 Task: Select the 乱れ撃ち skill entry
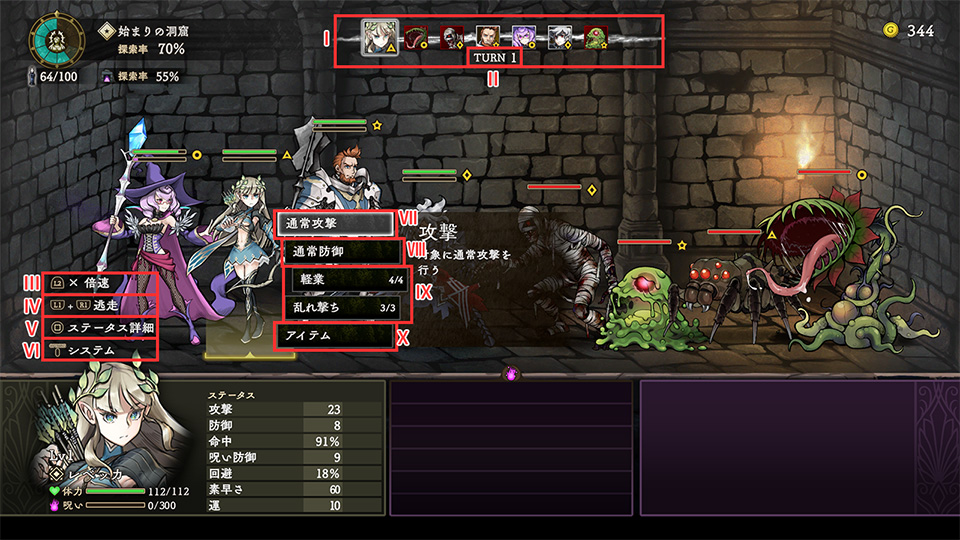(x=343, y=307)
